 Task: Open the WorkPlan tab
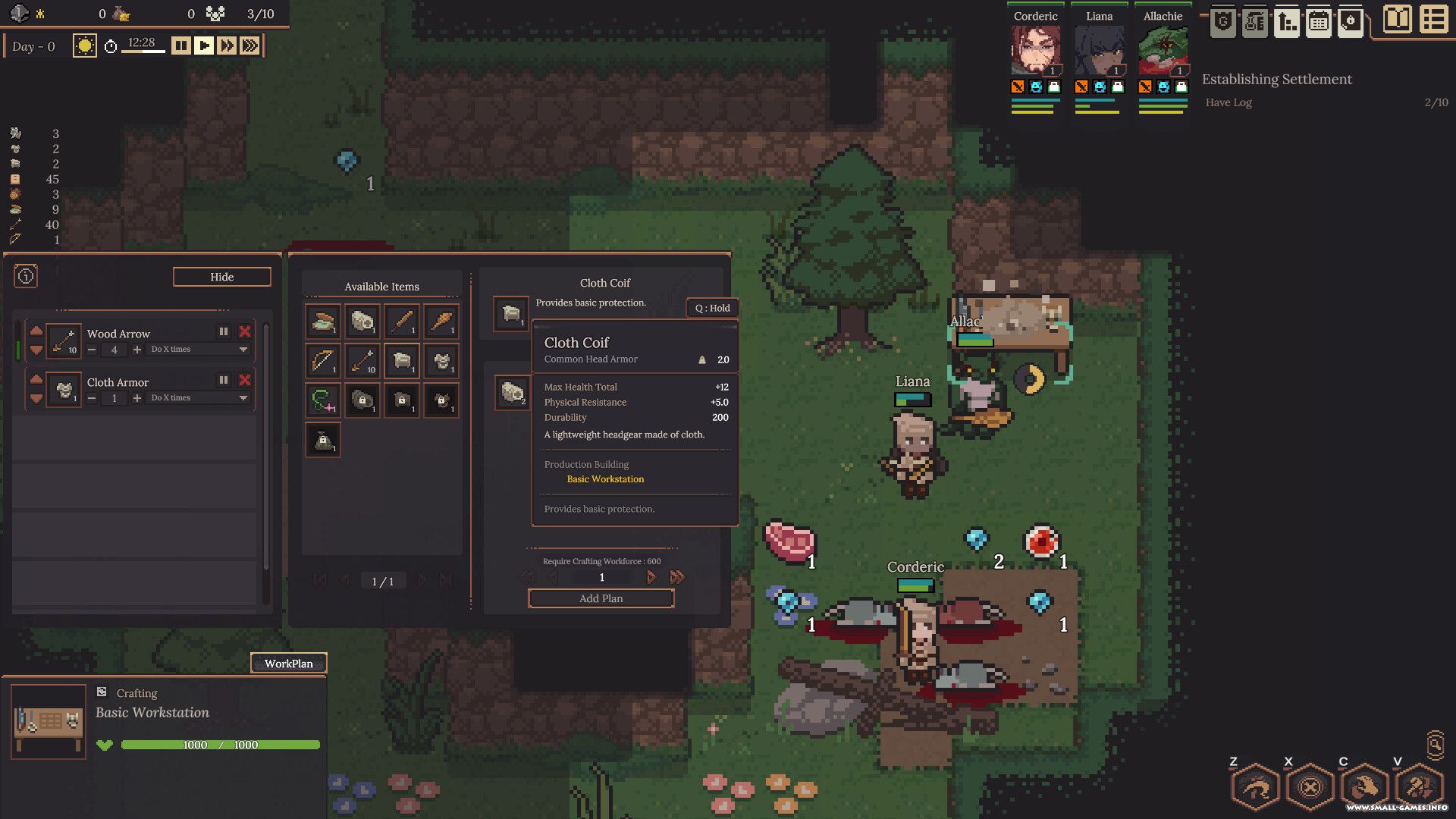288,664
